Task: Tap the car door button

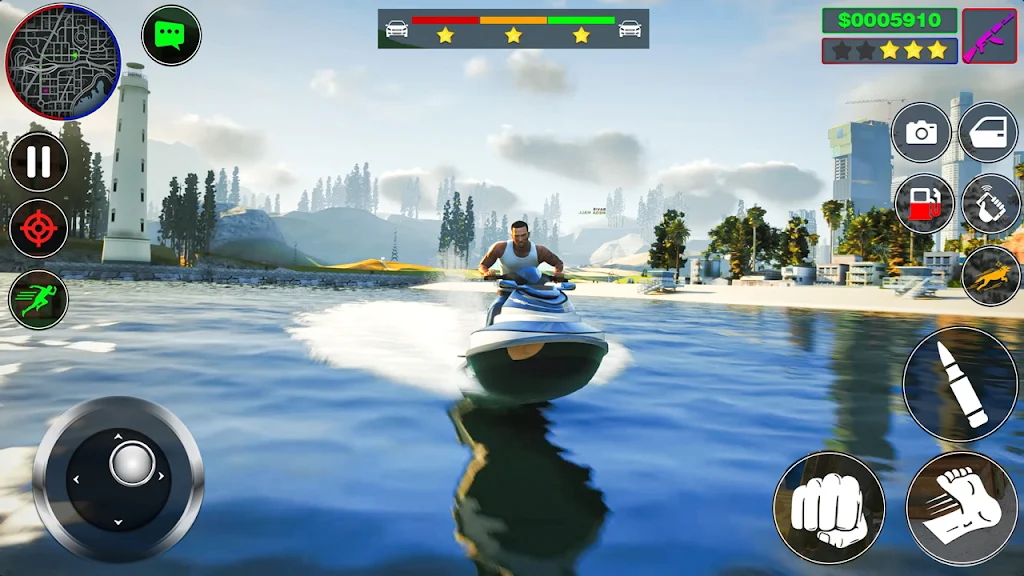Action: tap(988, 133)
